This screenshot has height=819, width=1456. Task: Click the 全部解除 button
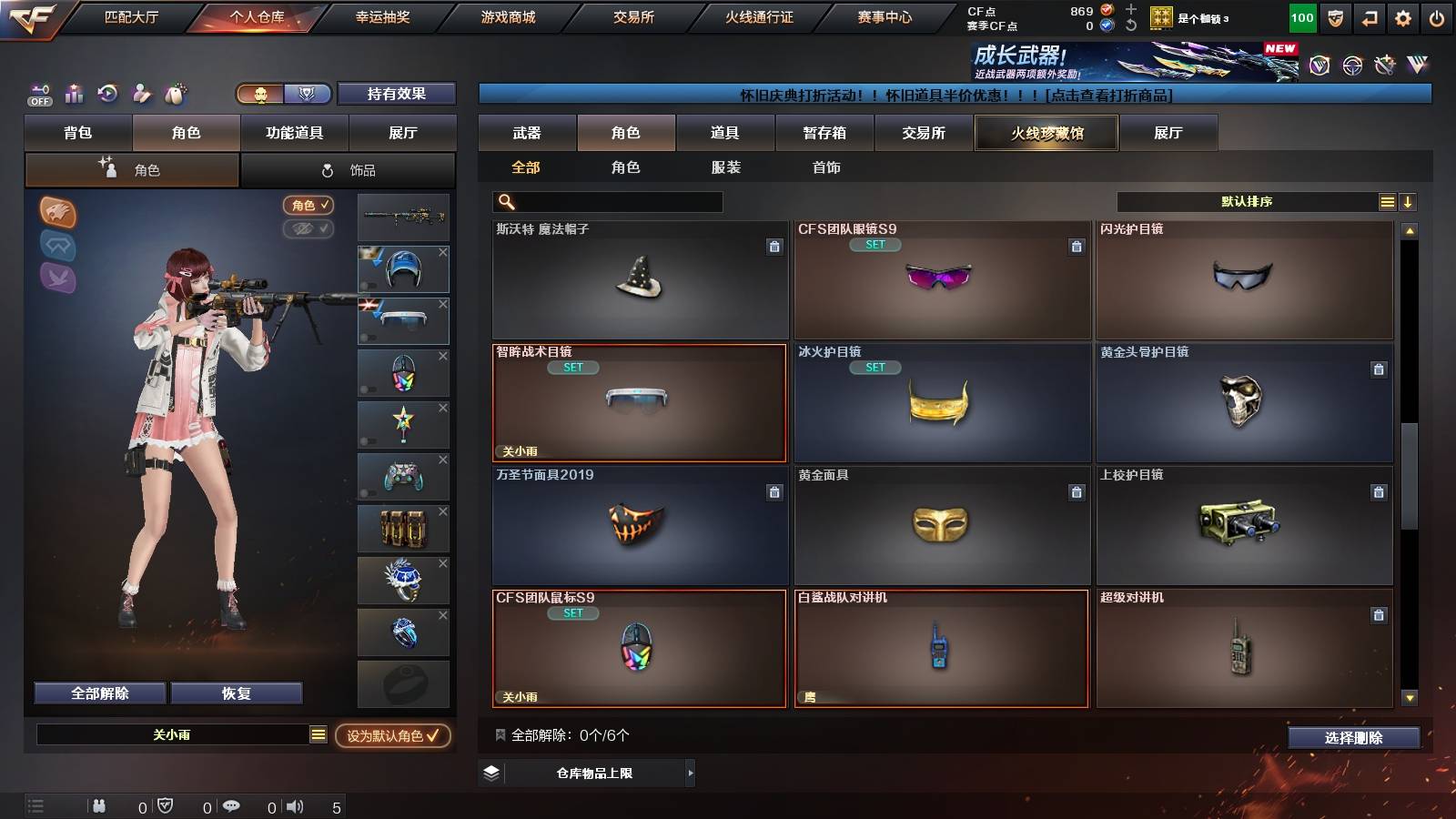coord(98,693)
